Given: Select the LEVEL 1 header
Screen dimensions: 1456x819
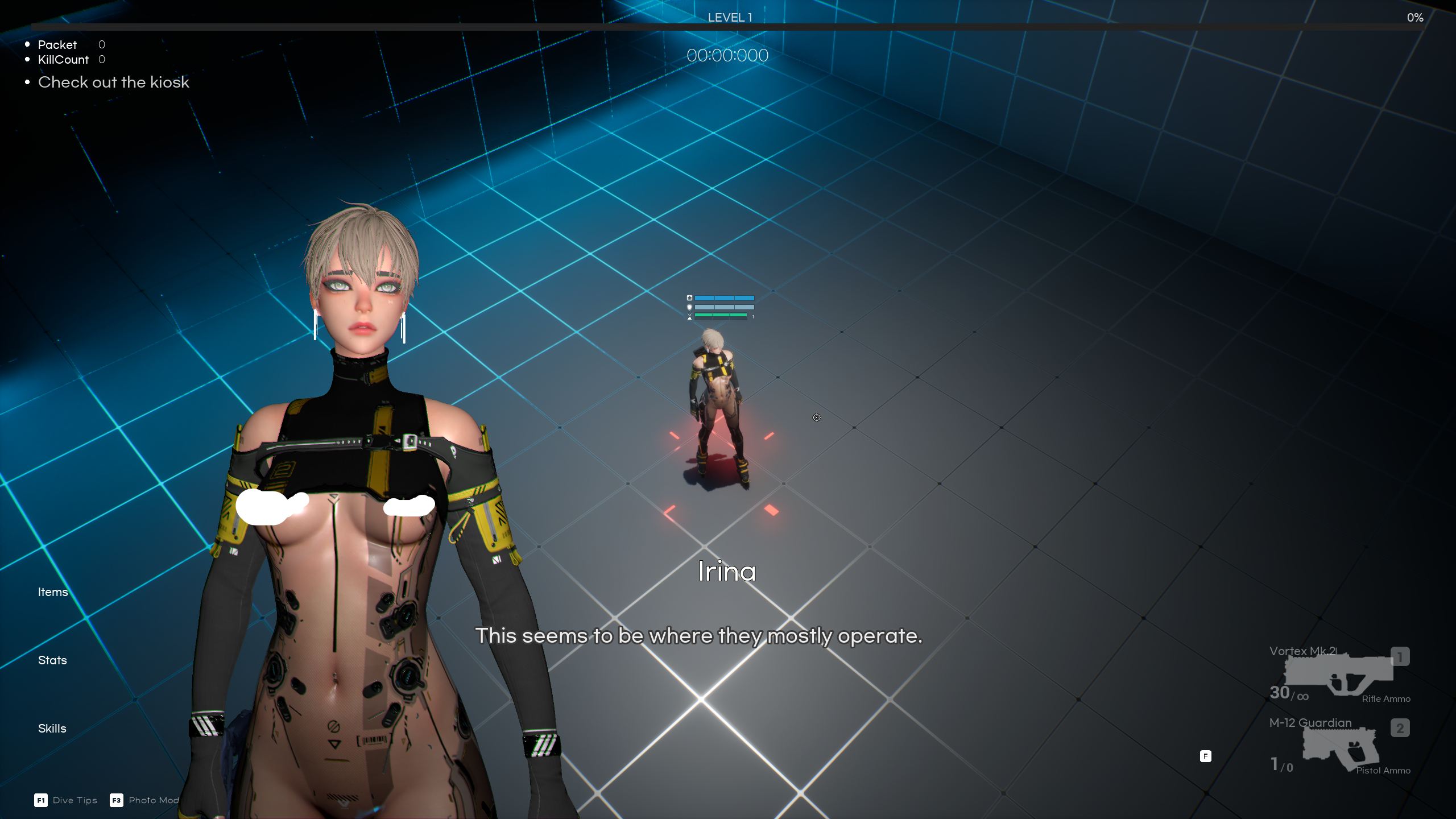Looking at the screenshot, I should click(x=729, y=17).
